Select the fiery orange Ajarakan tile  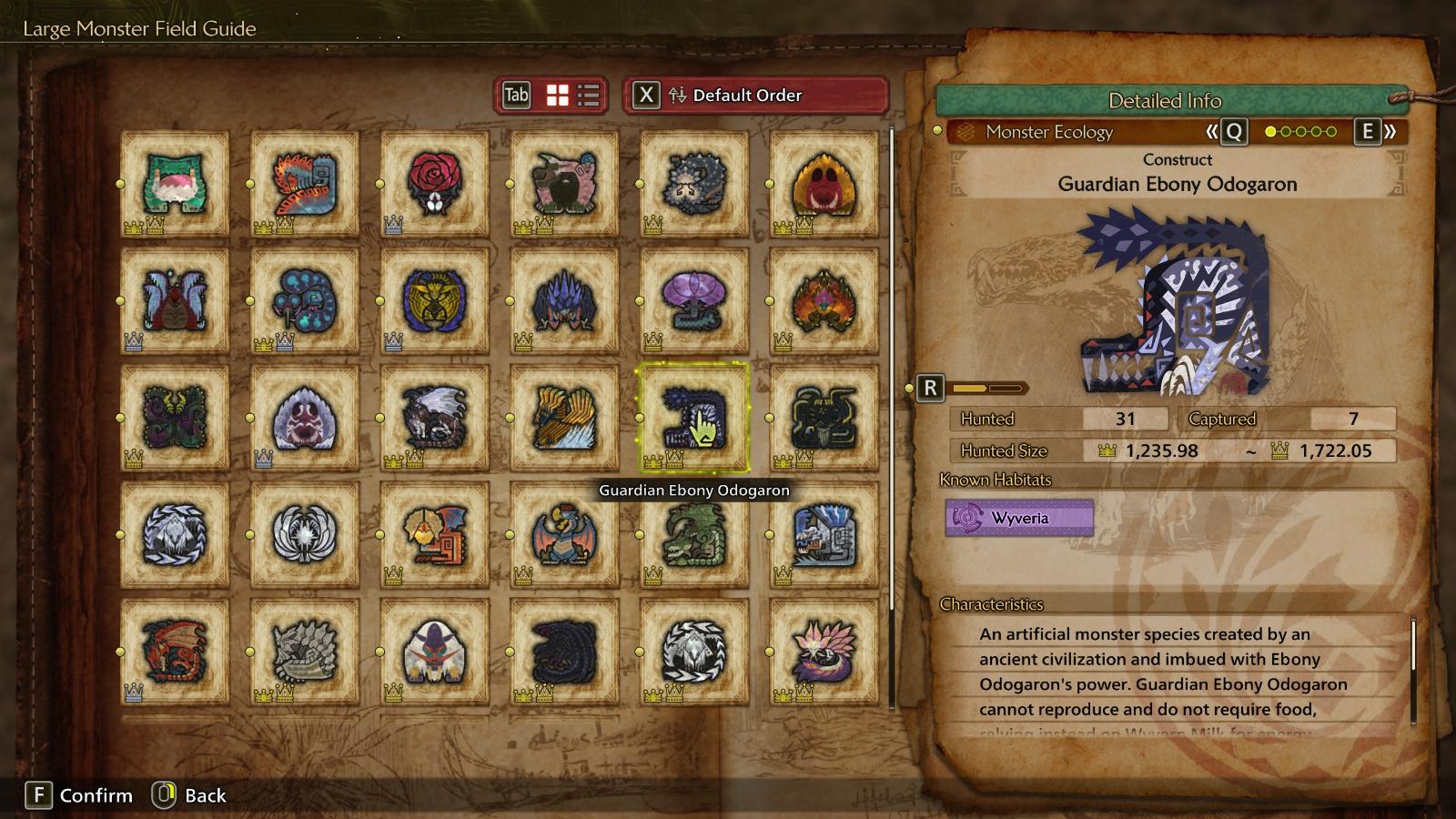pos(824,300)
